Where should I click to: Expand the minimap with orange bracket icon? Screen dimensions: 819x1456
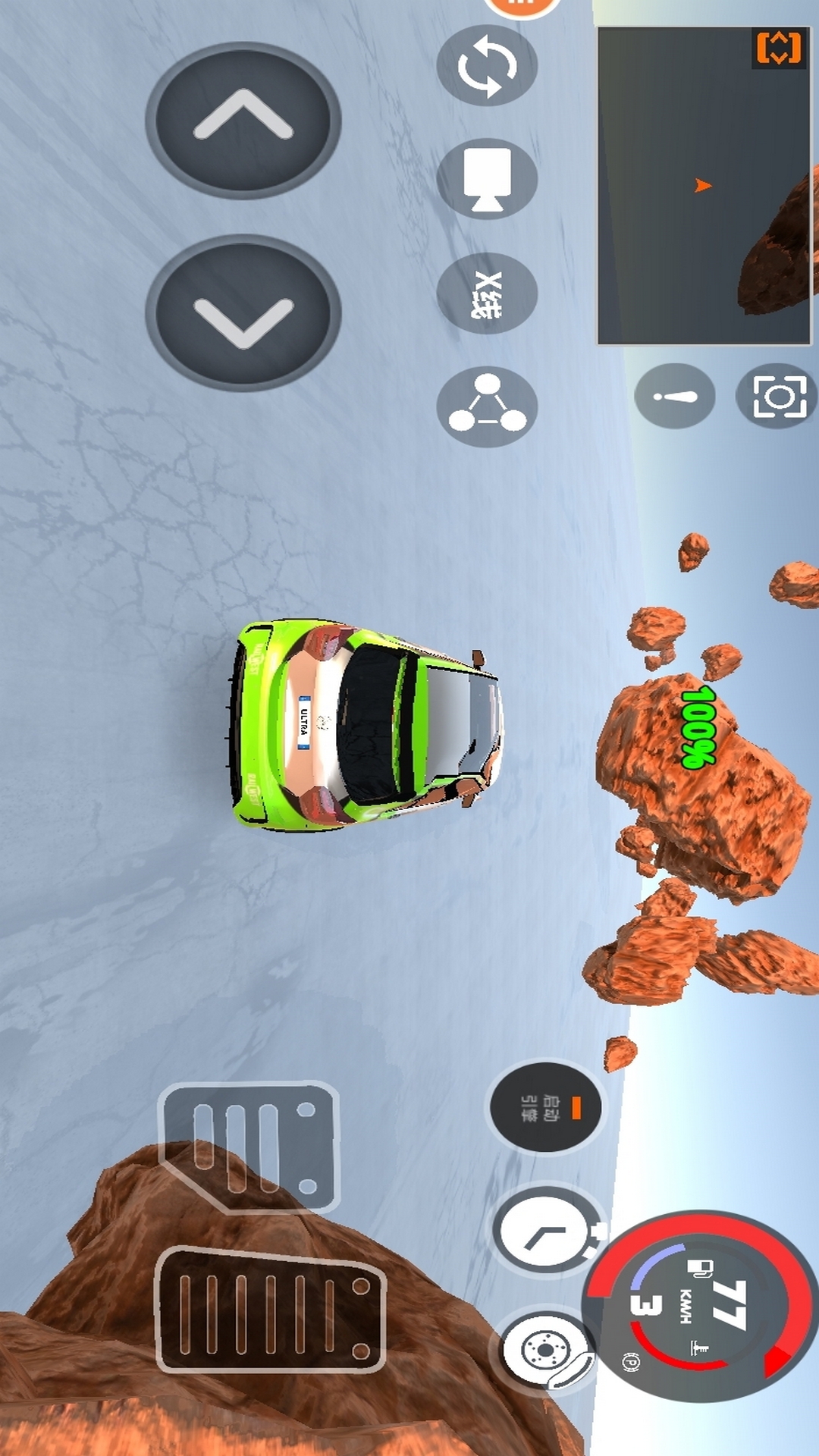[x=778, y=49]
